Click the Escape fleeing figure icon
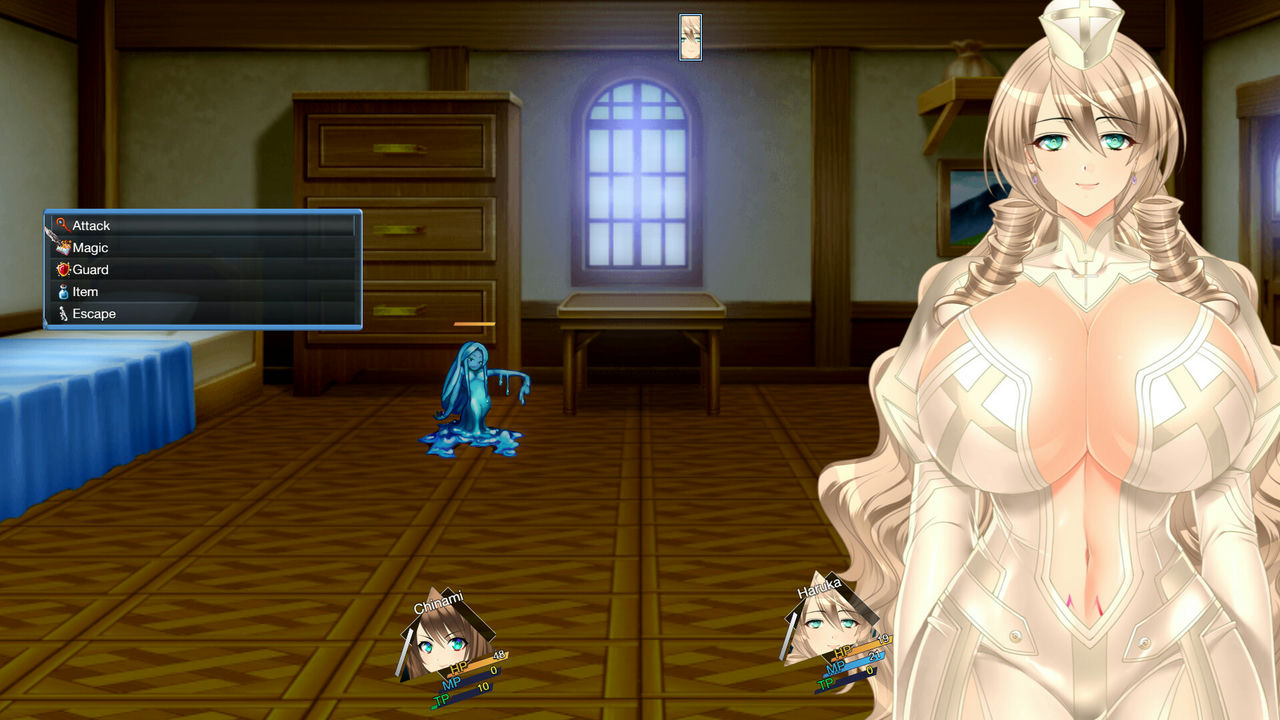This screenshot has width=1280, height=720. pyautogui.click(x=62, y=313)
